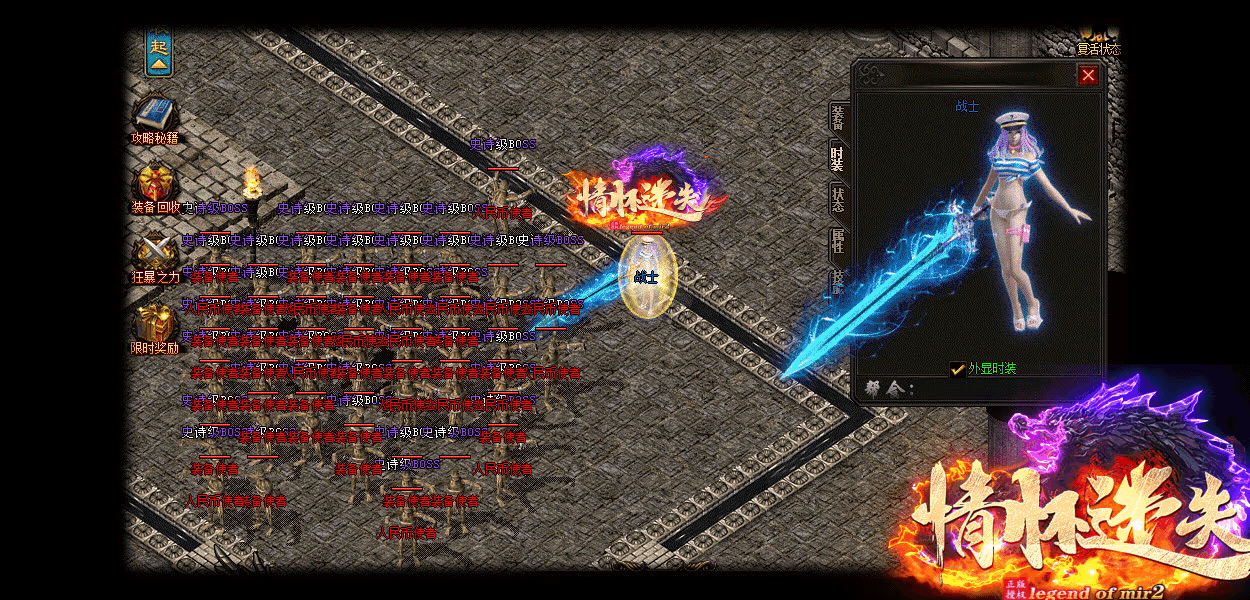The image size is (1250, 600).
Task: Click the 复活状态 revive status icon
Action: tap(1097, 40)
